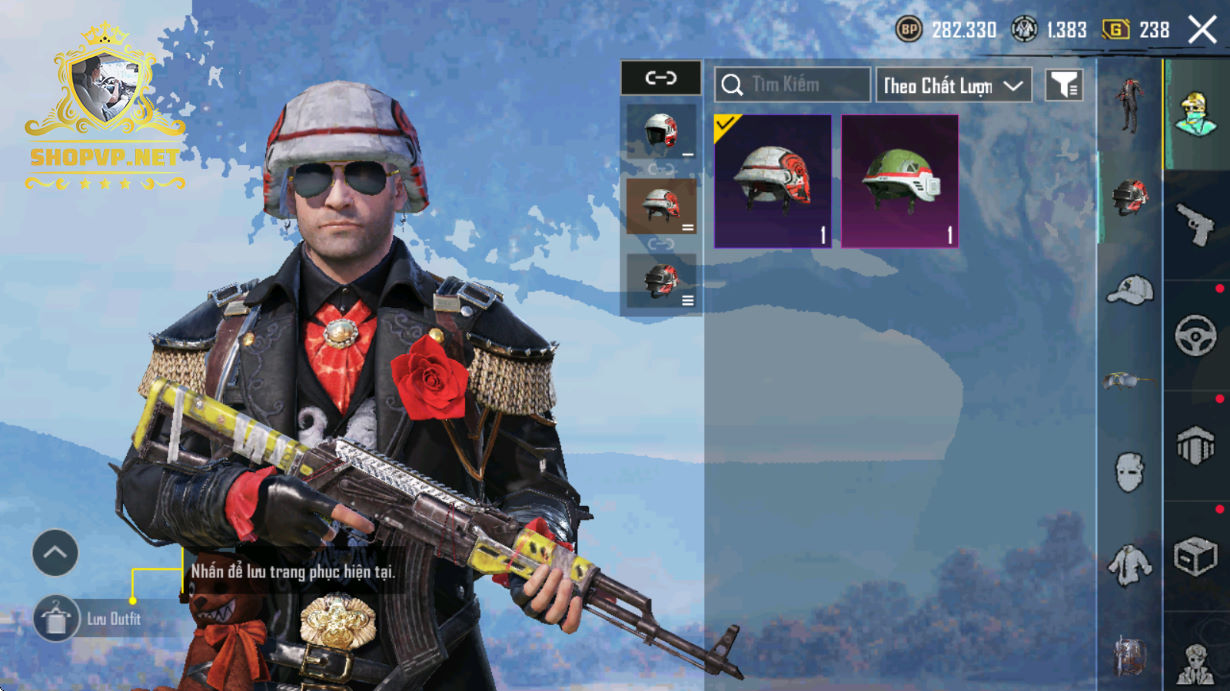Close the inventory with the X button
The width and height of the screenshot is (1230, 691).
click(1202, 30)
